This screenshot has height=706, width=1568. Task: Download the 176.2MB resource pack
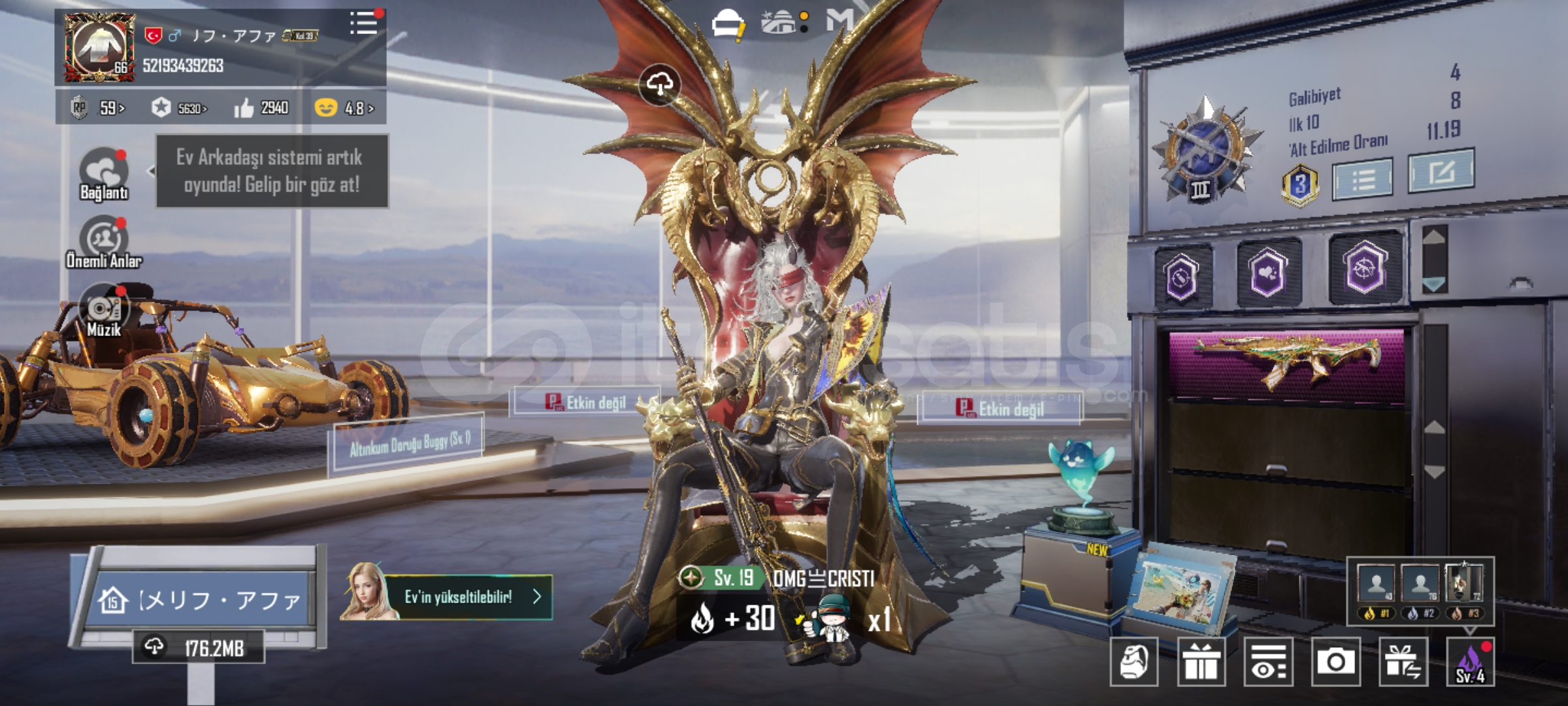tap(199, 648)
